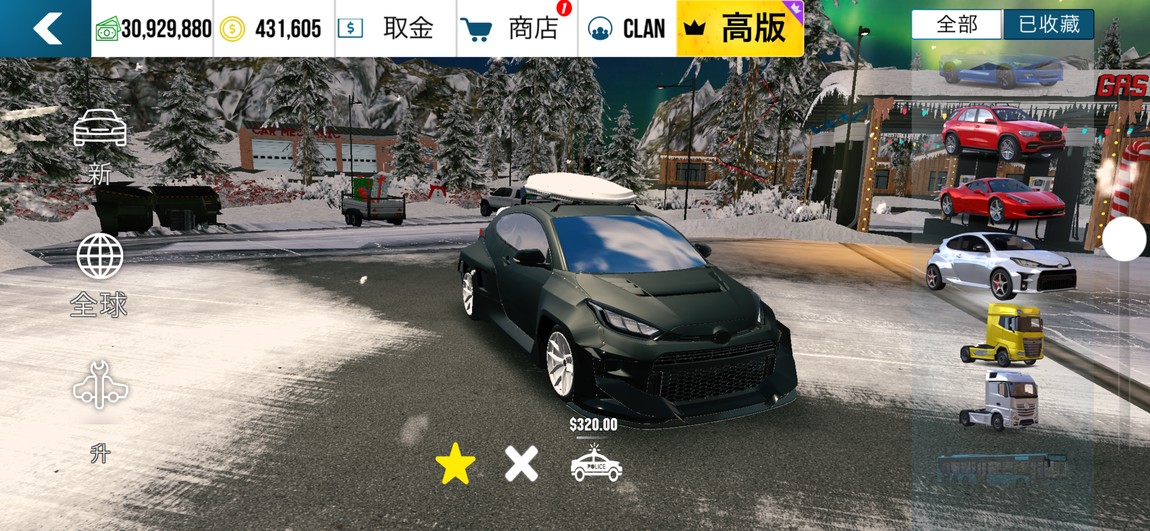Select the yellow truck thumbnail
The height and width of the screenshot is (531, 1150).
(x=1002, y=334)
